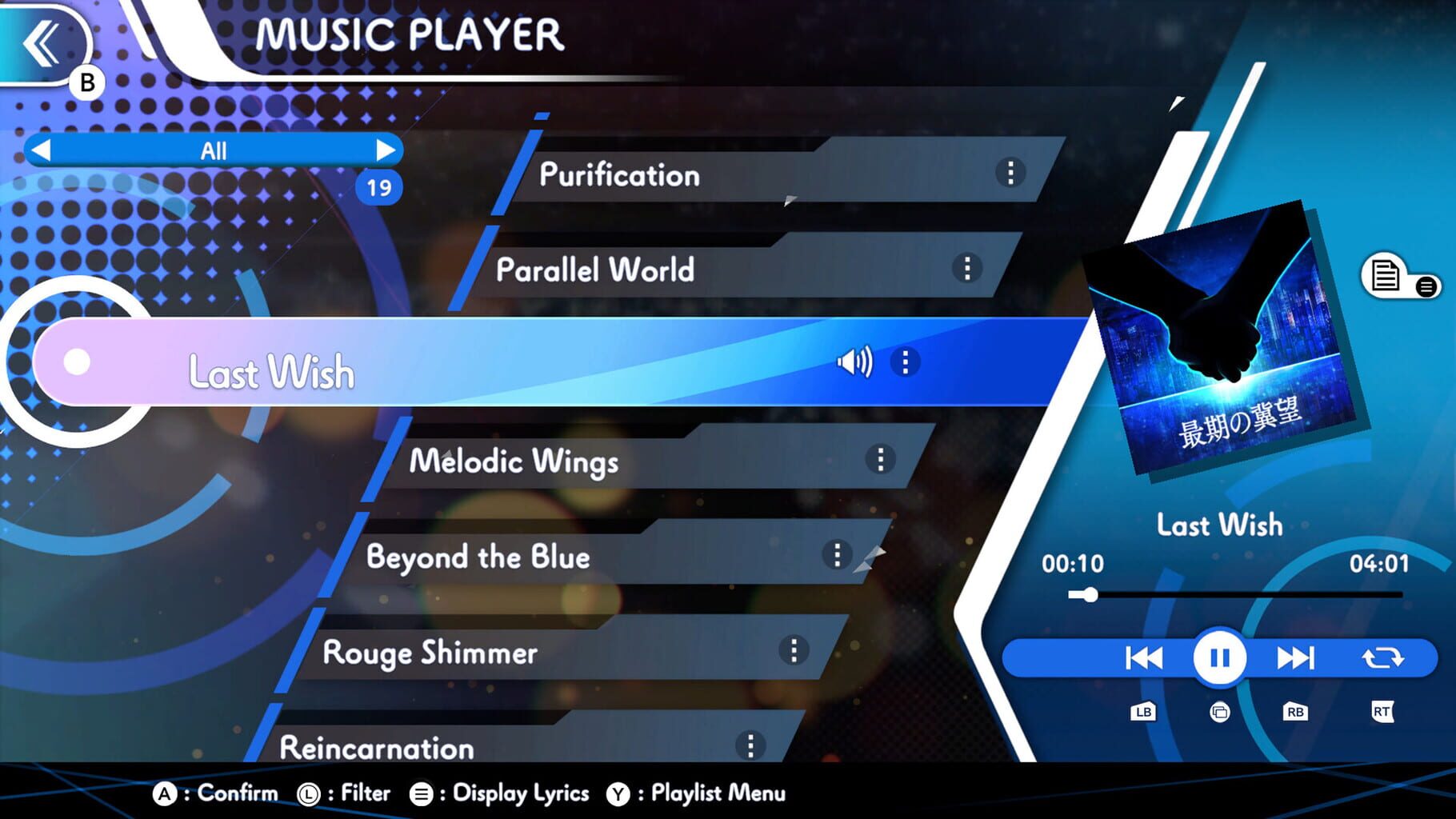Image resolution: width=1456 pixels, height=819 pixels.
Task: Mute the Last Wish song preview speaker
Action: coord(856,362)
